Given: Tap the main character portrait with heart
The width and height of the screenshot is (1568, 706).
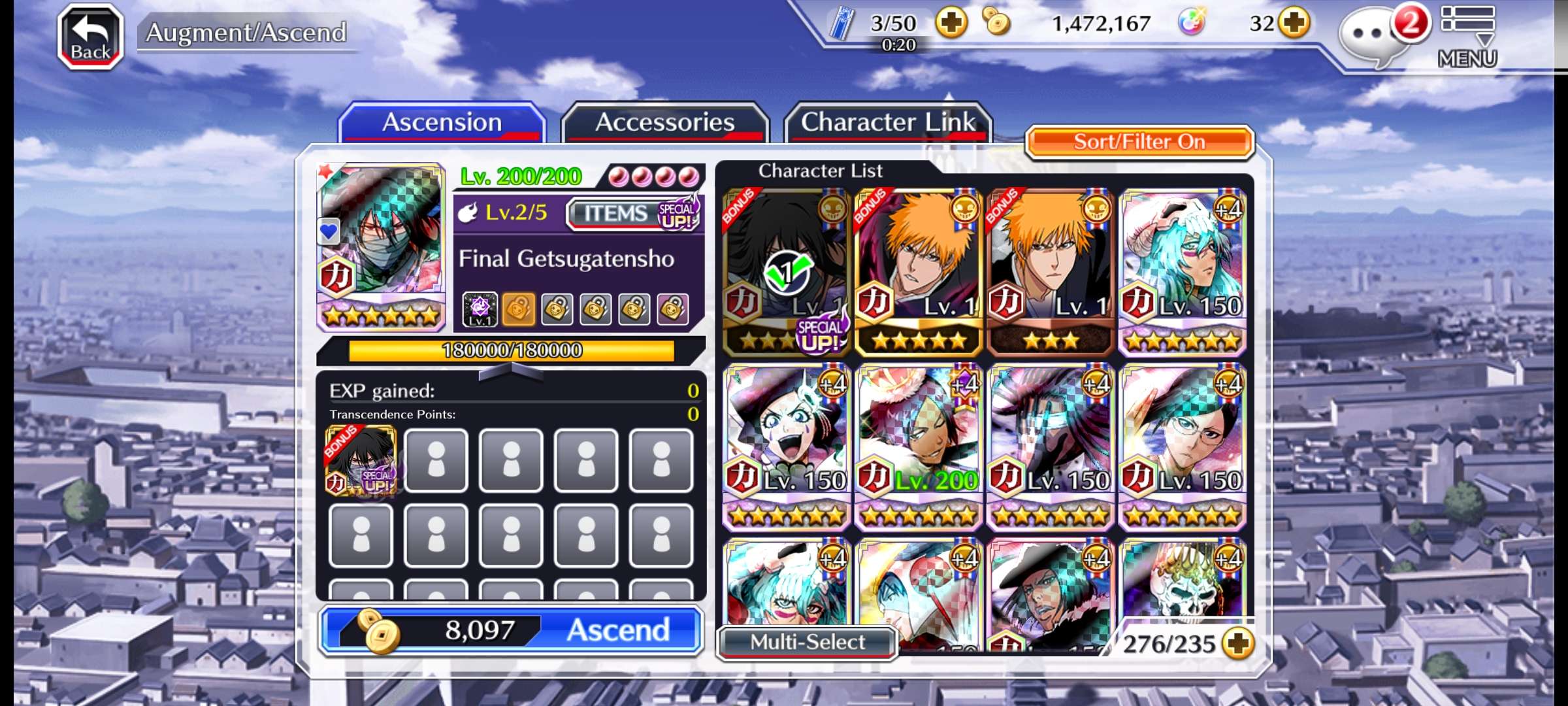Looking at the screenshot, I should tap(380, 245).
